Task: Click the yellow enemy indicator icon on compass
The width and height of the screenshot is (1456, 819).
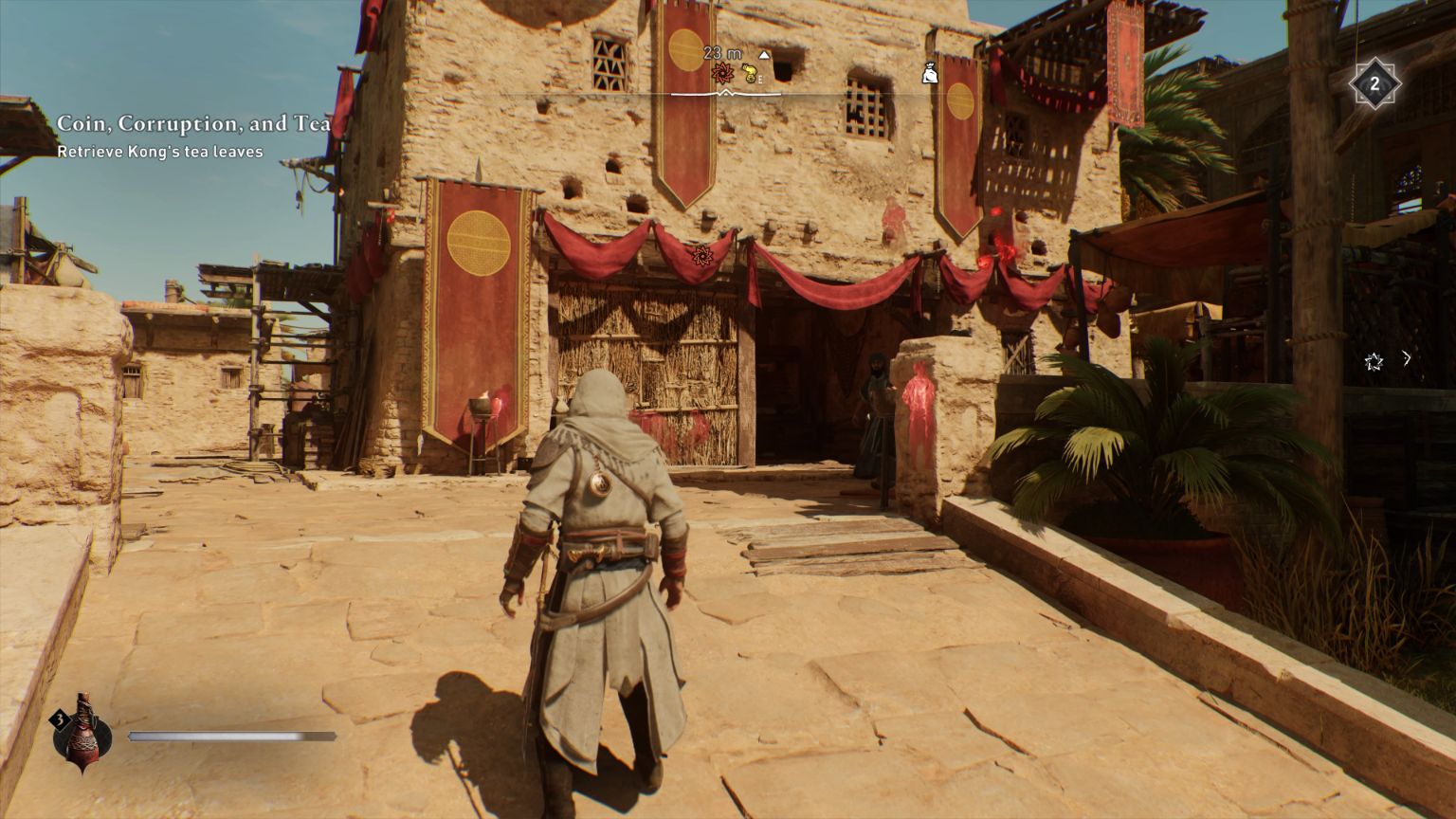Action: point(748,73)
